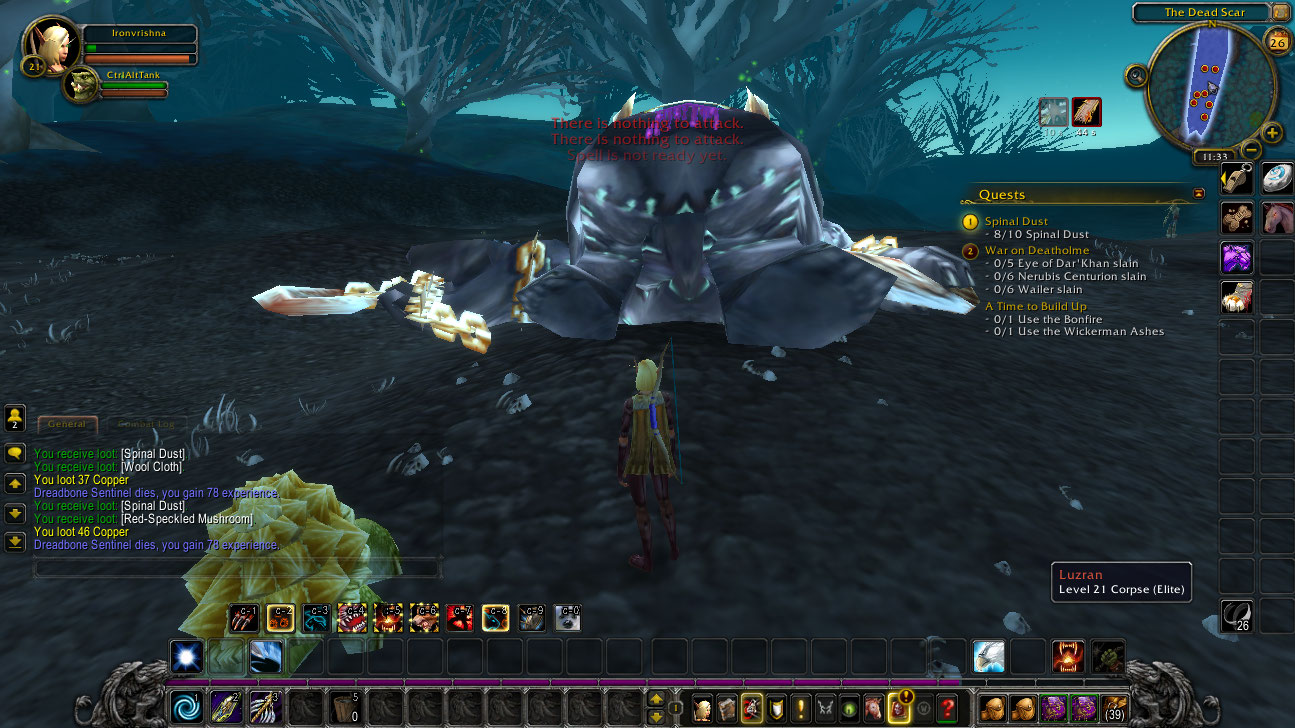Viewport: 1295px width, 728px height.
Task: Open the red question mark help button
Action: click(947, 708)
